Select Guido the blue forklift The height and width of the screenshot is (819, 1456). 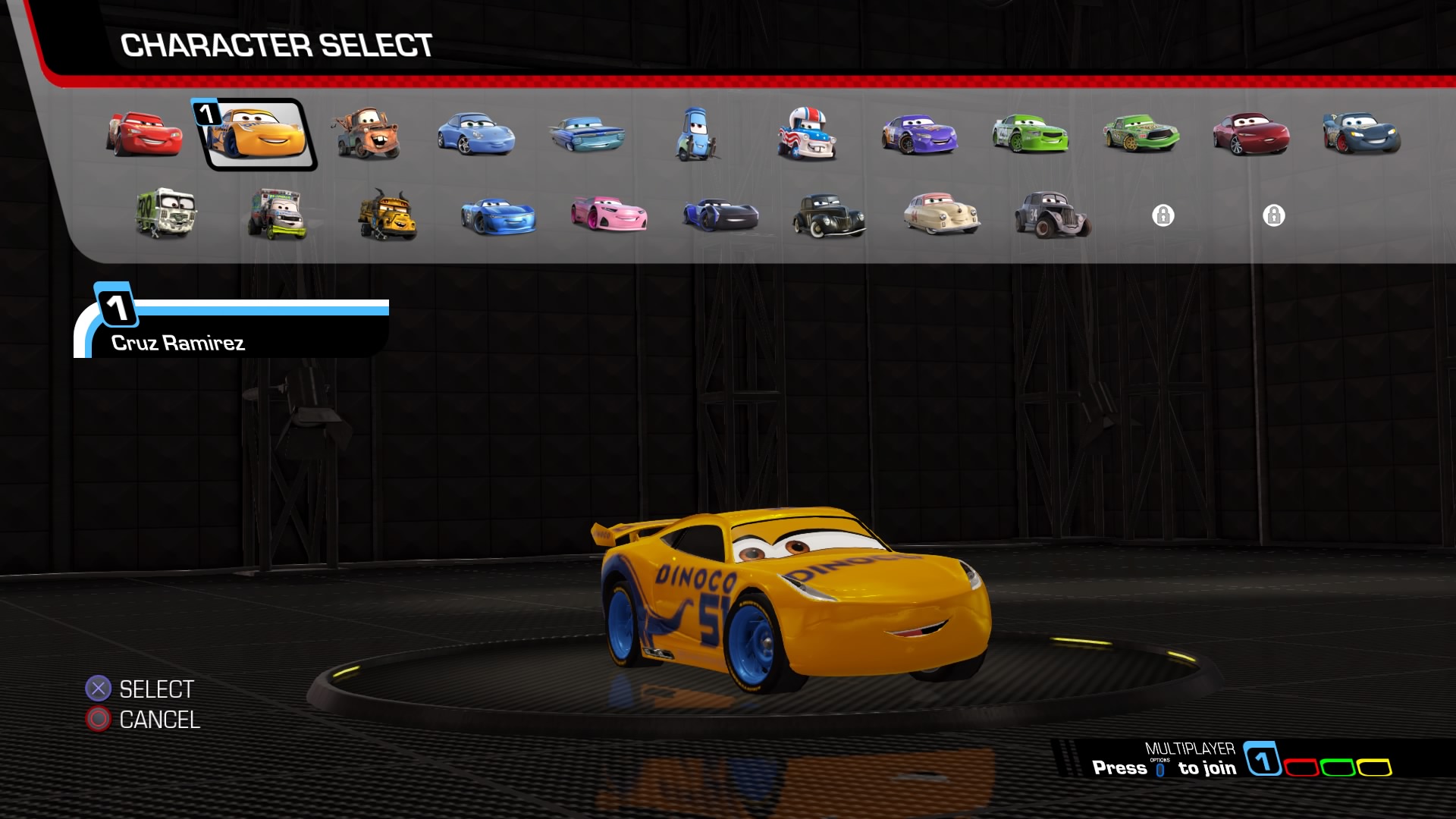pos(695,134)
